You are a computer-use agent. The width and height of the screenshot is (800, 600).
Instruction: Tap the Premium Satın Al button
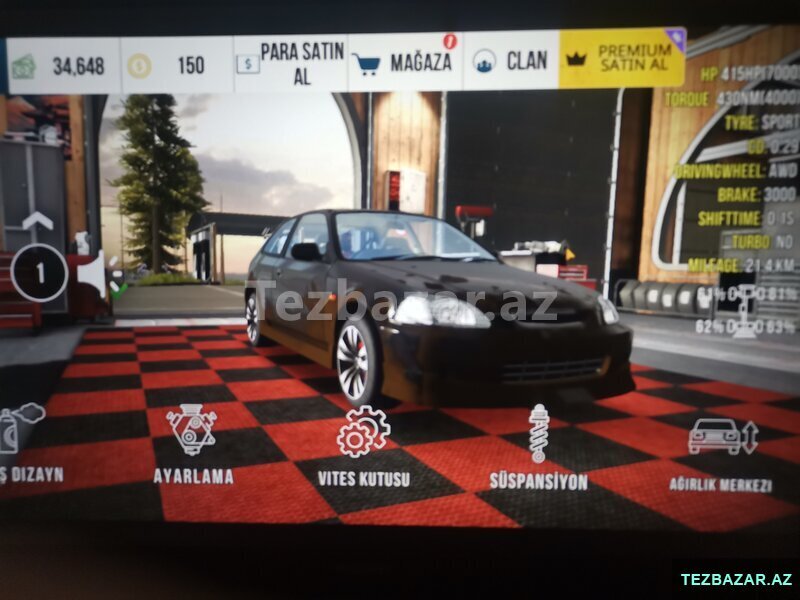[622, 58]
